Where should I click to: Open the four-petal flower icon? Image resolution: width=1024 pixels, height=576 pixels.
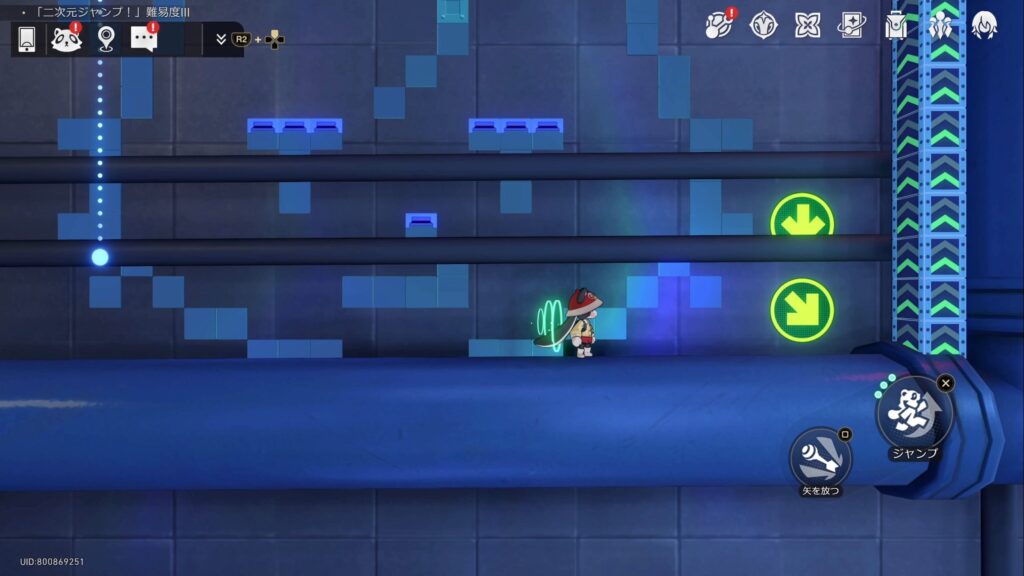(808, 26)
